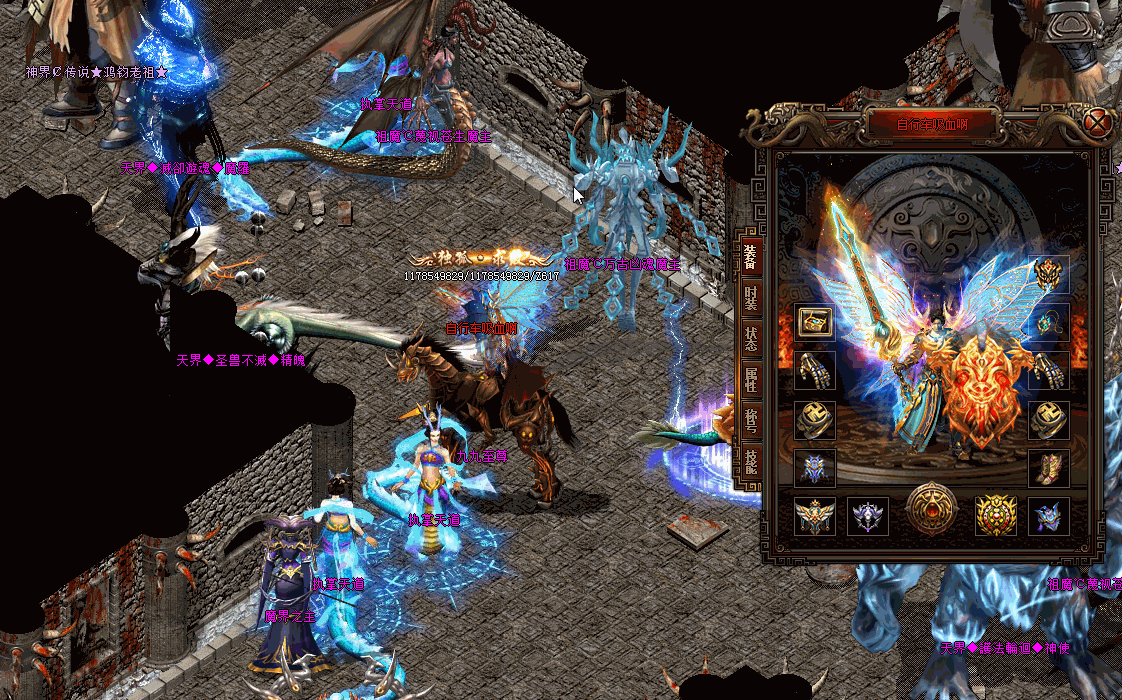
Task: Inspect the teal necklace slot
Action: click(1049, 322)
